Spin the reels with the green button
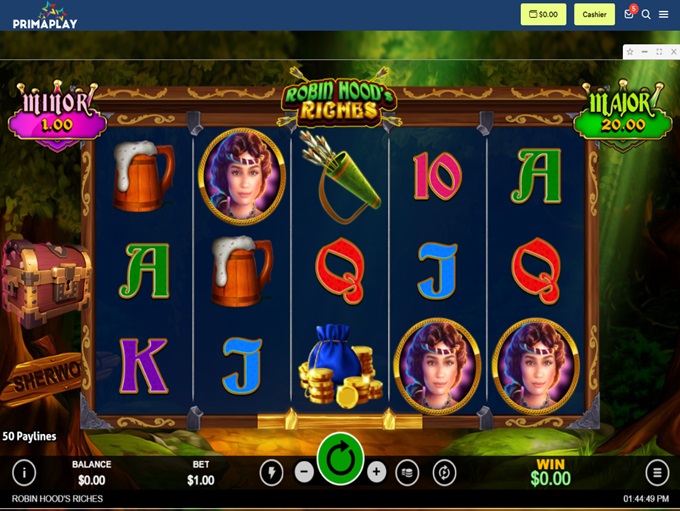This screenshot has height=511, width=680. click(340, 460)
